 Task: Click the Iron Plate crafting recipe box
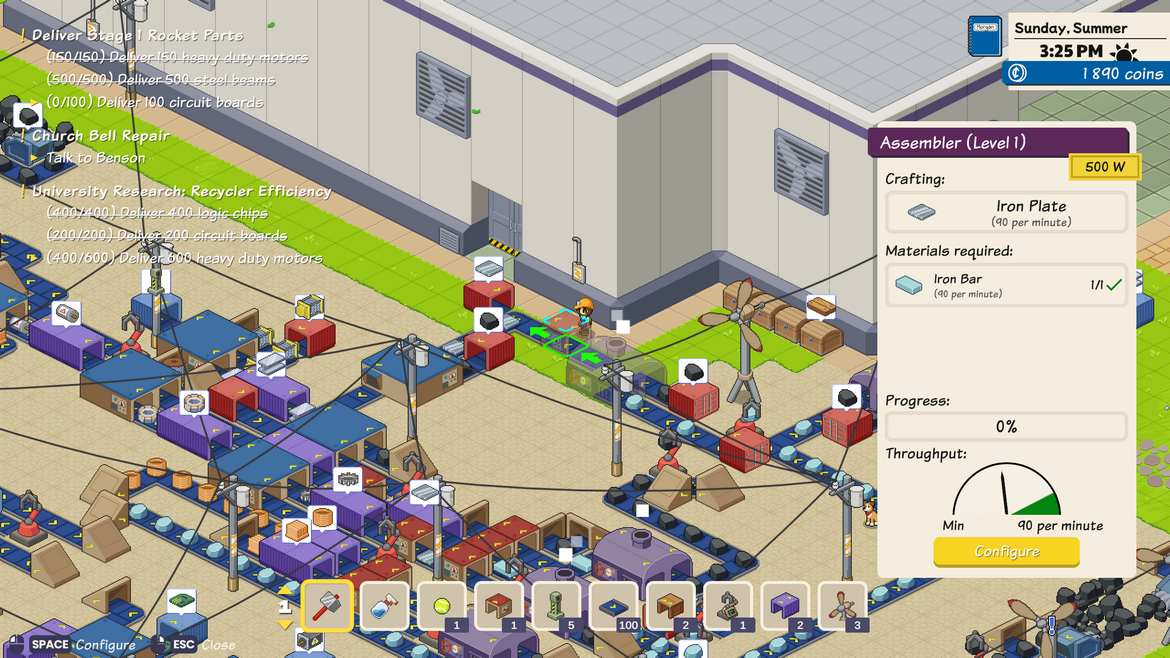click(x=1006, y=212)
